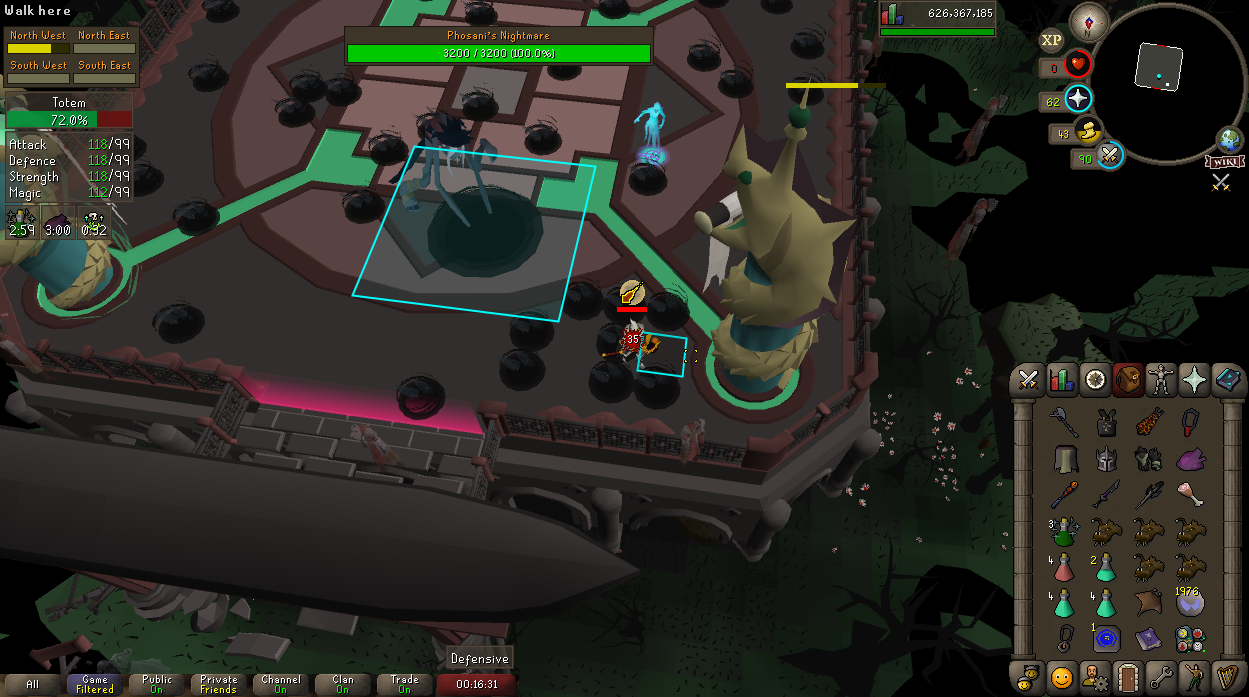Show the Game chat filter
The width and height of the screenshot is (1249, 697).
95,684
